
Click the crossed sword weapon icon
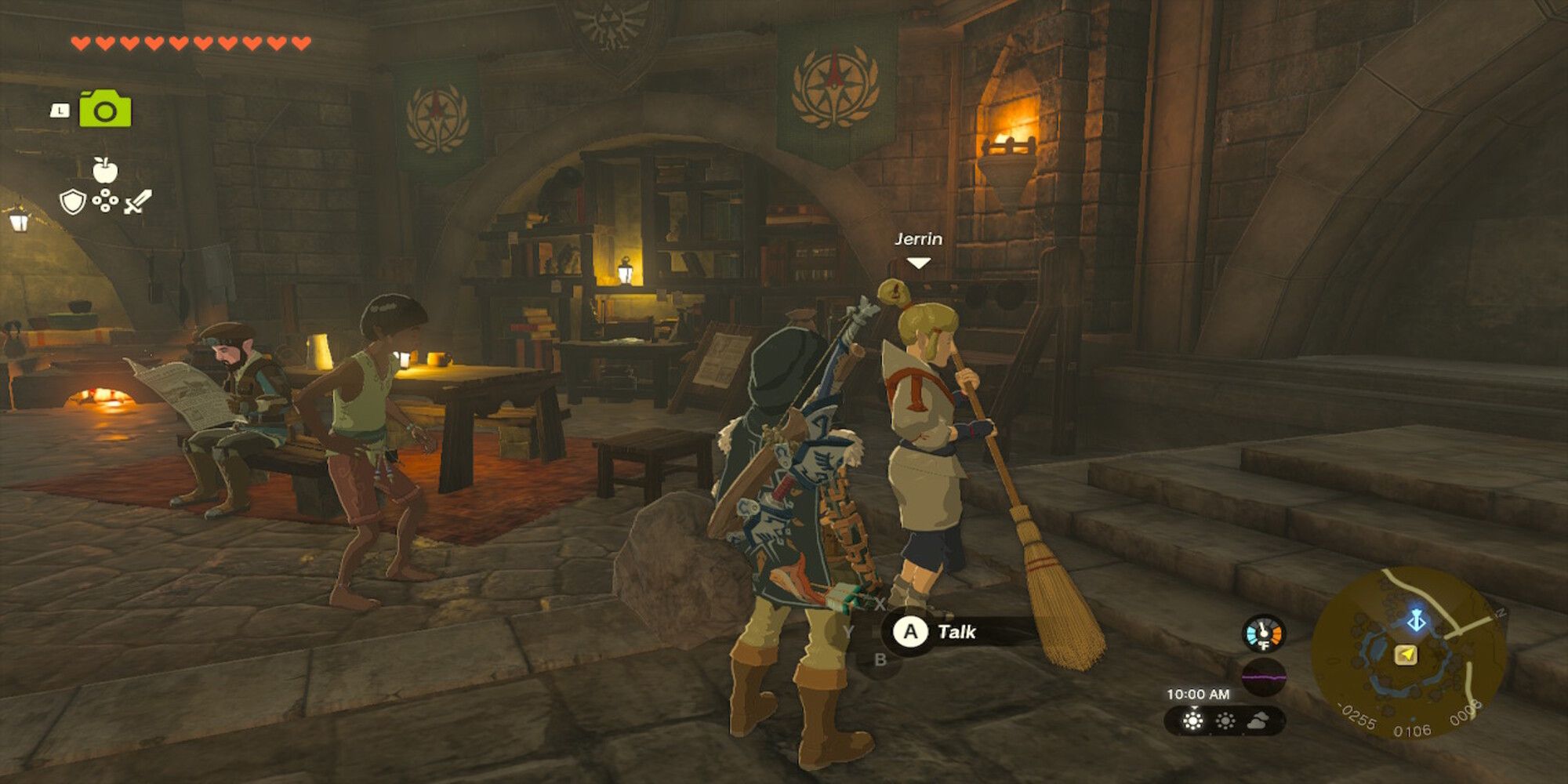136,201
